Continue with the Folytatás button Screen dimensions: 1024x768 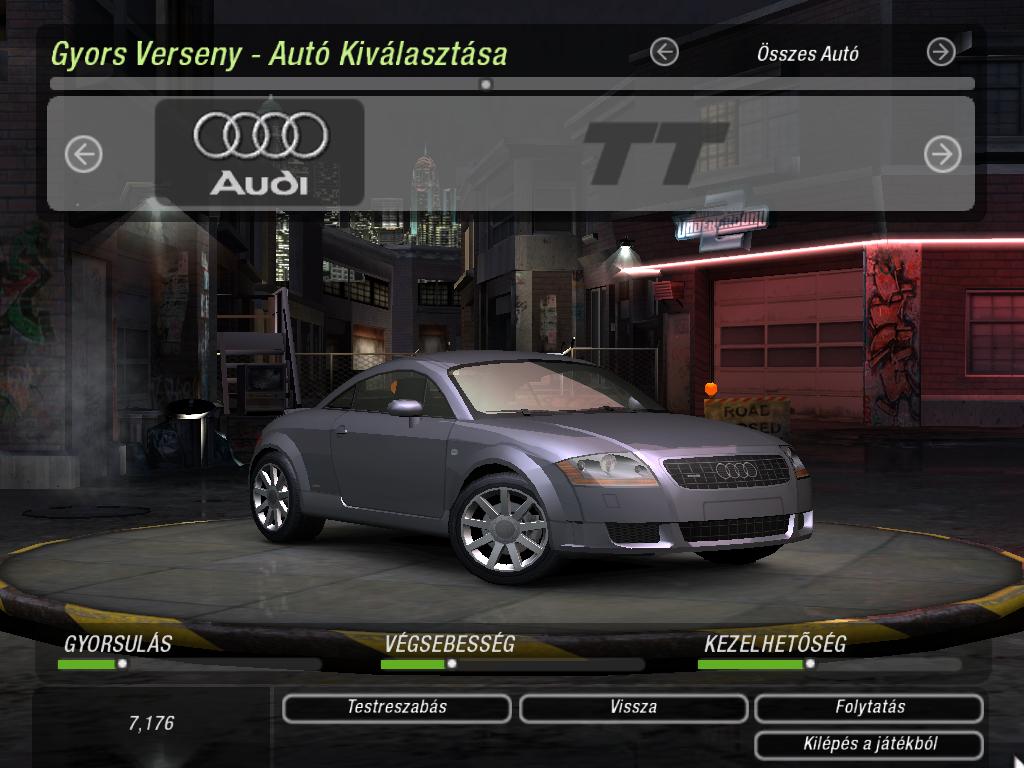pyautogui.click(x=869, y=708)
